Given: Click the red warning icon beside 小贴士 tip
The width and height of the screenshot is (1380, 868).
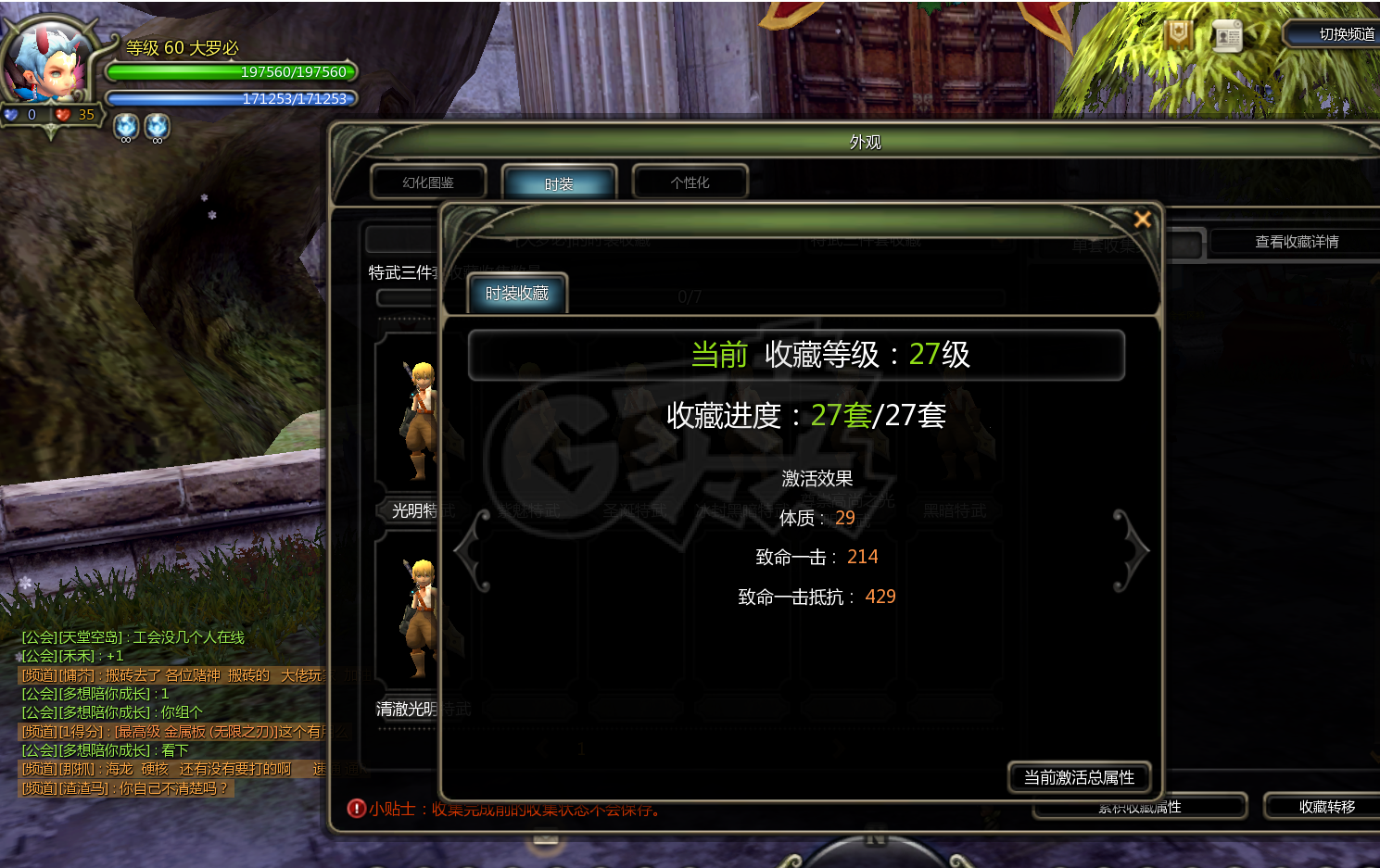Looking at the screenshot, I should point(356,809).
